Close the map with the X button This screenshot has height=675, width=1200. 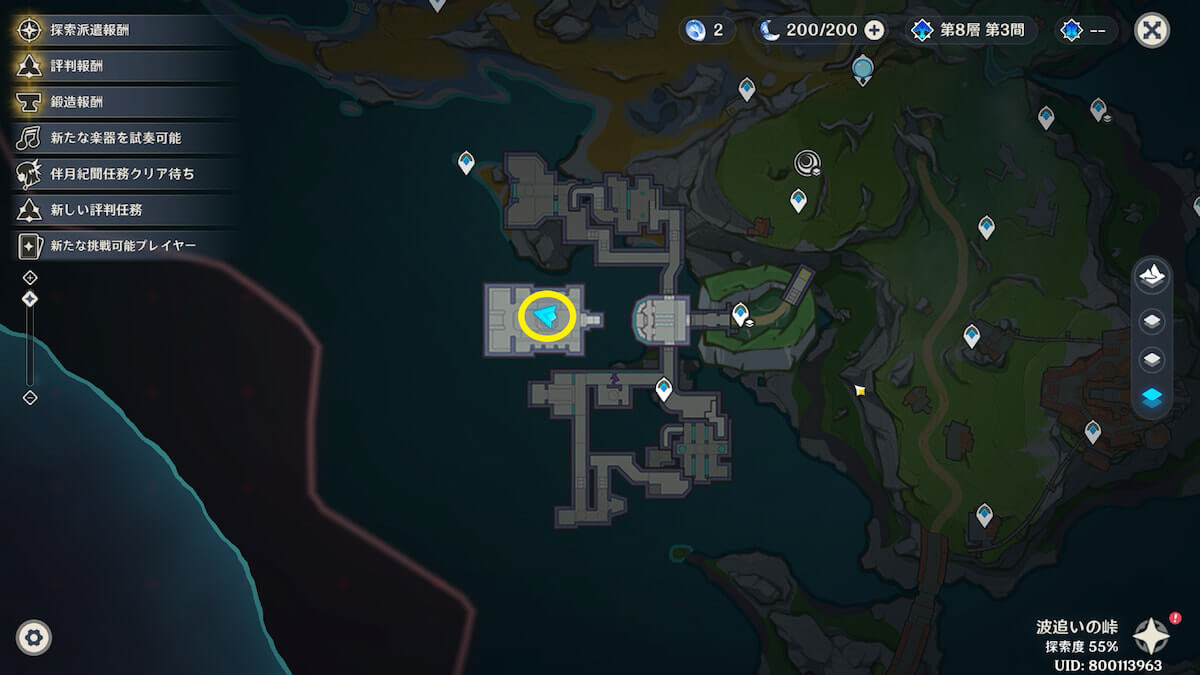[1152, 30]
